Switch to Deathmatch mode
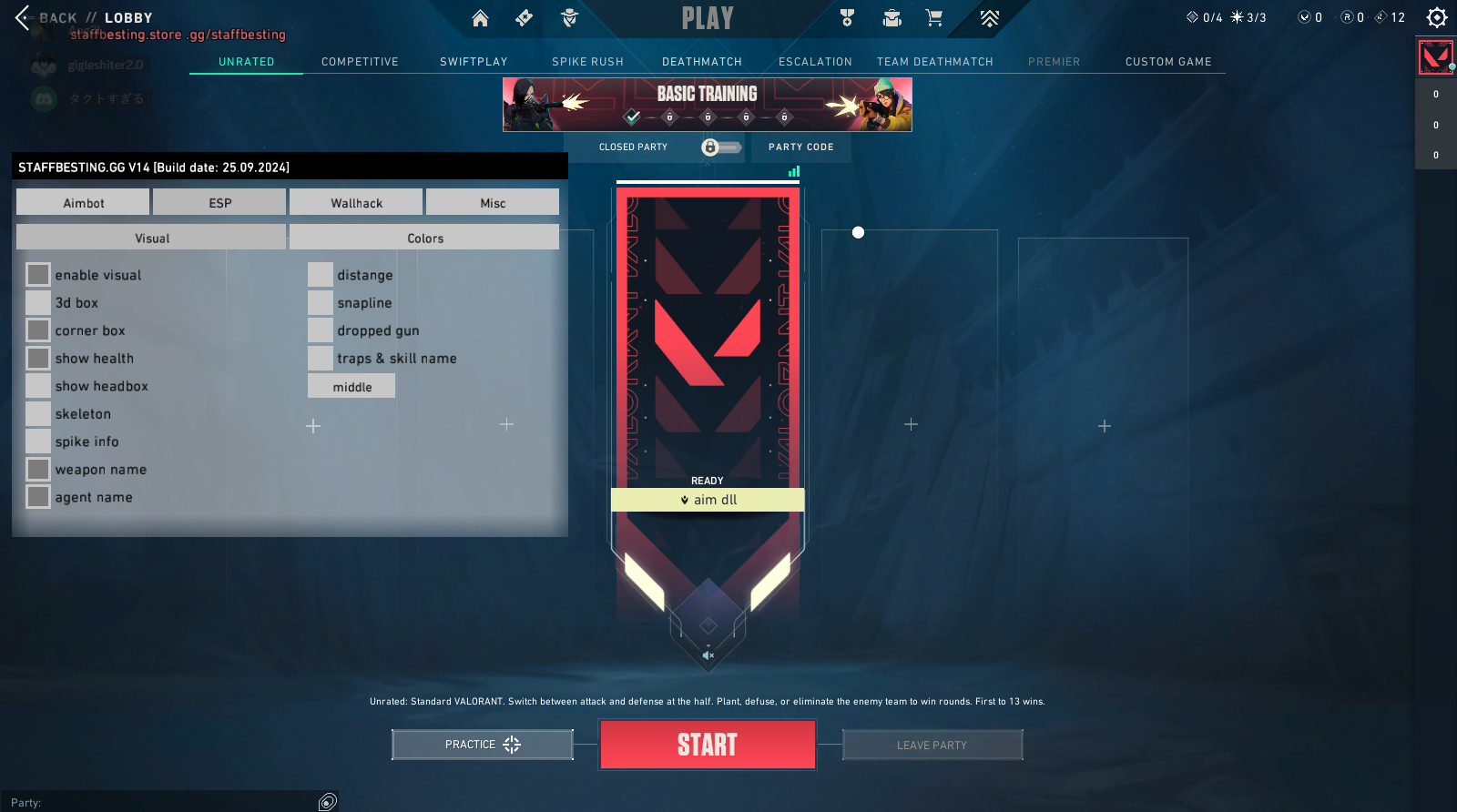This screenshot has width=1457, height=812. tap(701, 62)
